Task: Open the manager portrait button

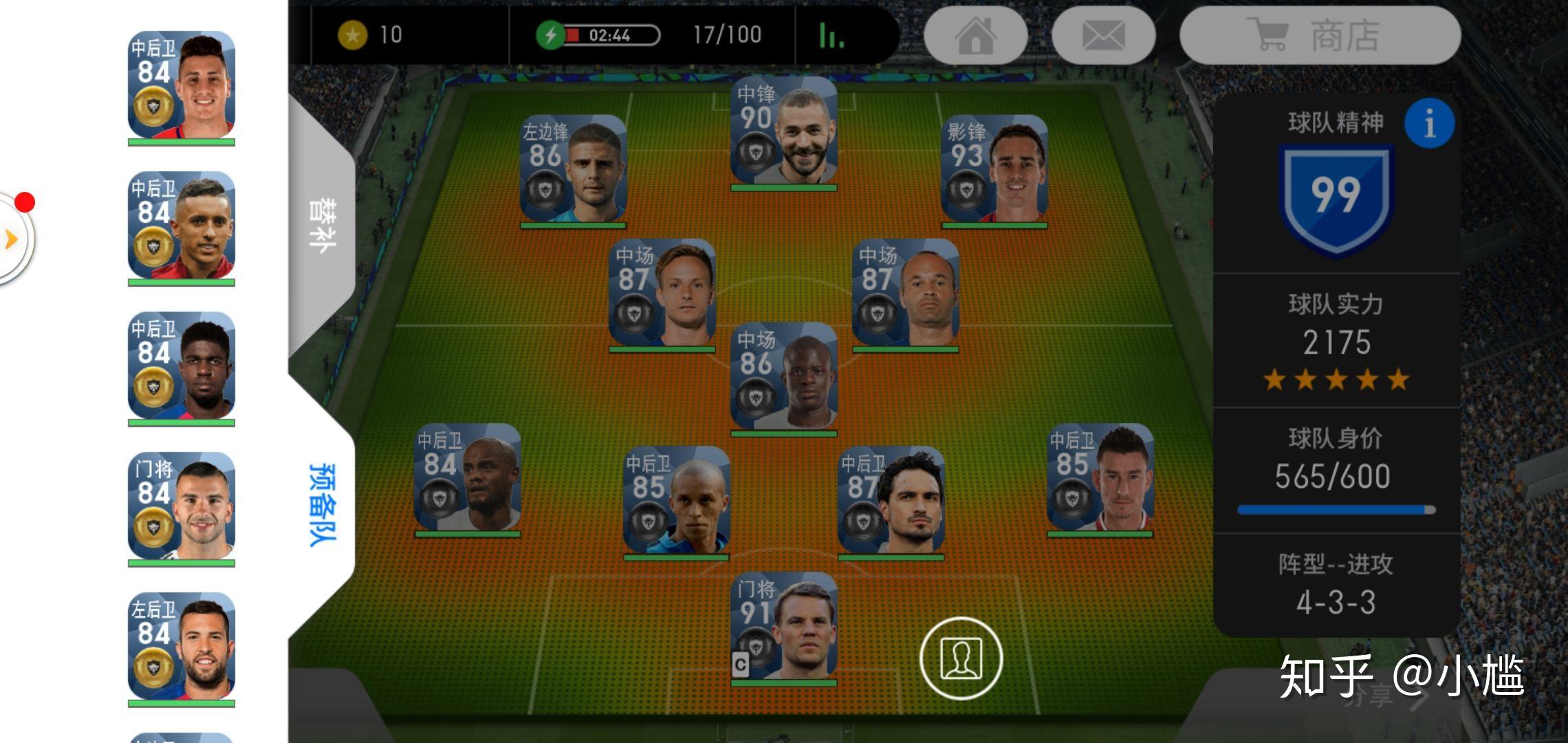Action: [961, 658]
